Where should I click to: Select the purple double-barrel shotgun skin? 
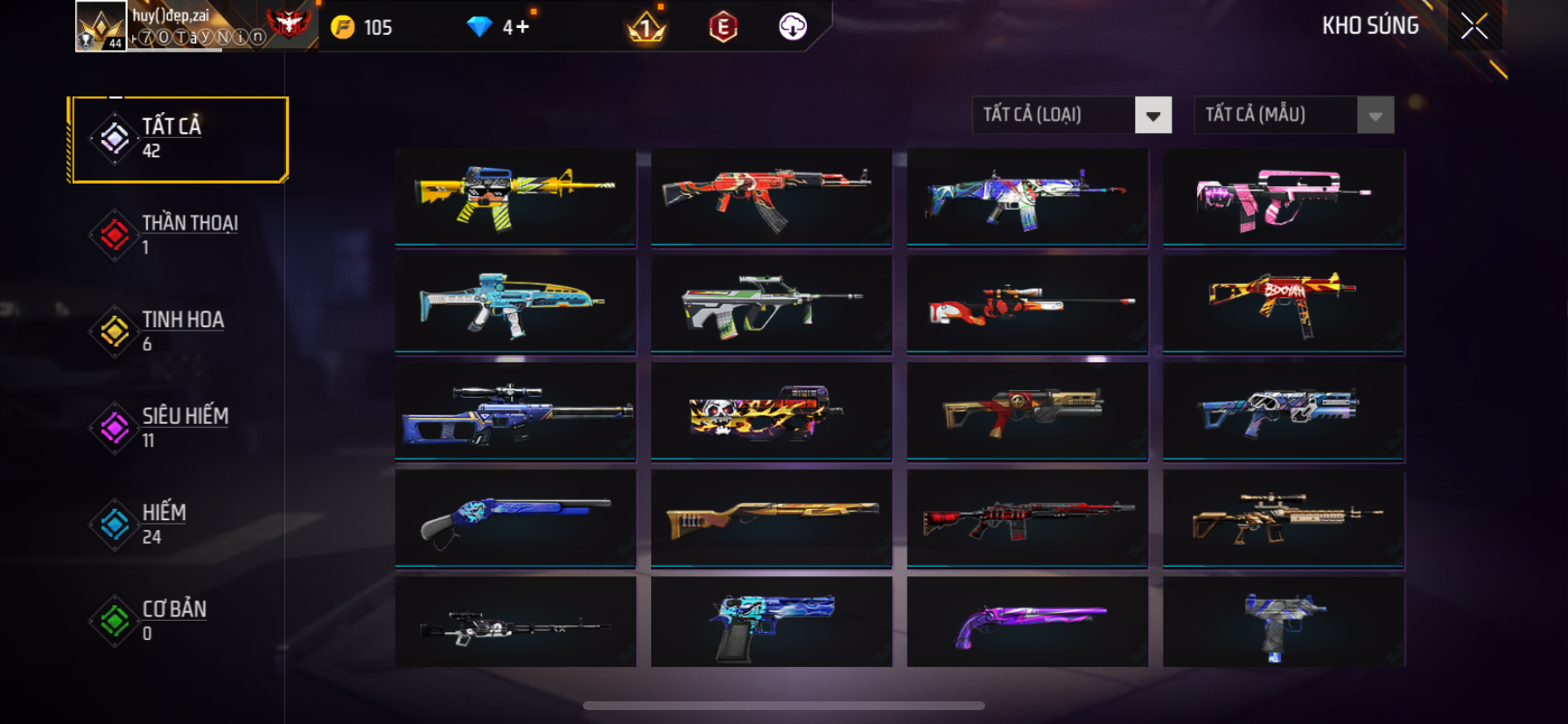point(1027,623)
